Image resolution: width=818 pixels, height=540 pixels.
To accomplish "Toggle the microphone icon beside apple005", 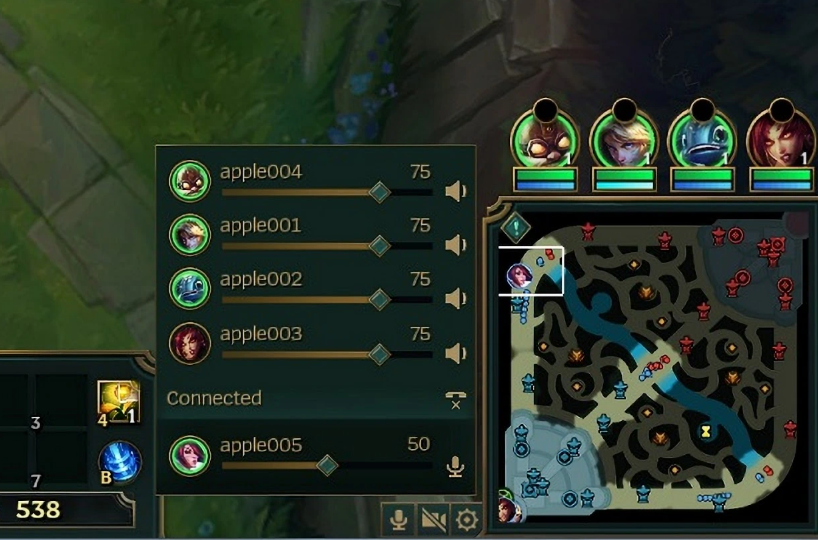I will click(456, 466).
